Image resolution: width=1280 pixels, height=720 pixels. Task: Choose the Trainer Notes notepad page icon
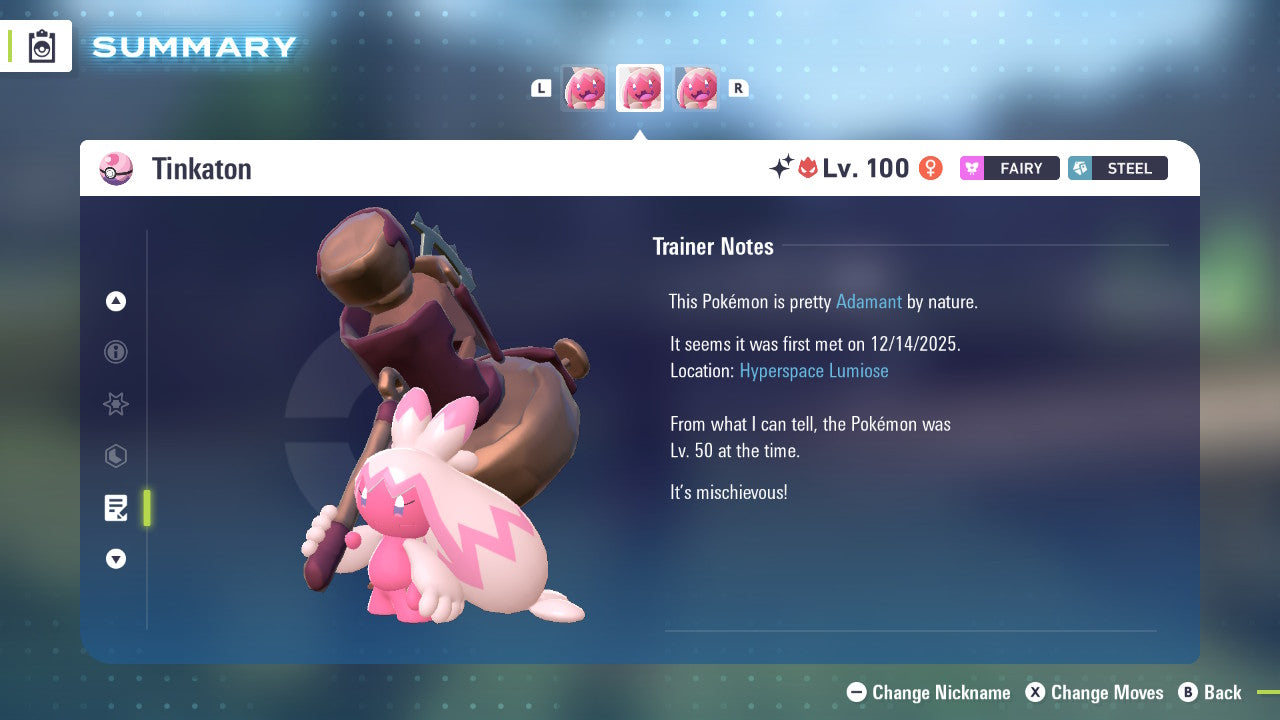[116, 508]
